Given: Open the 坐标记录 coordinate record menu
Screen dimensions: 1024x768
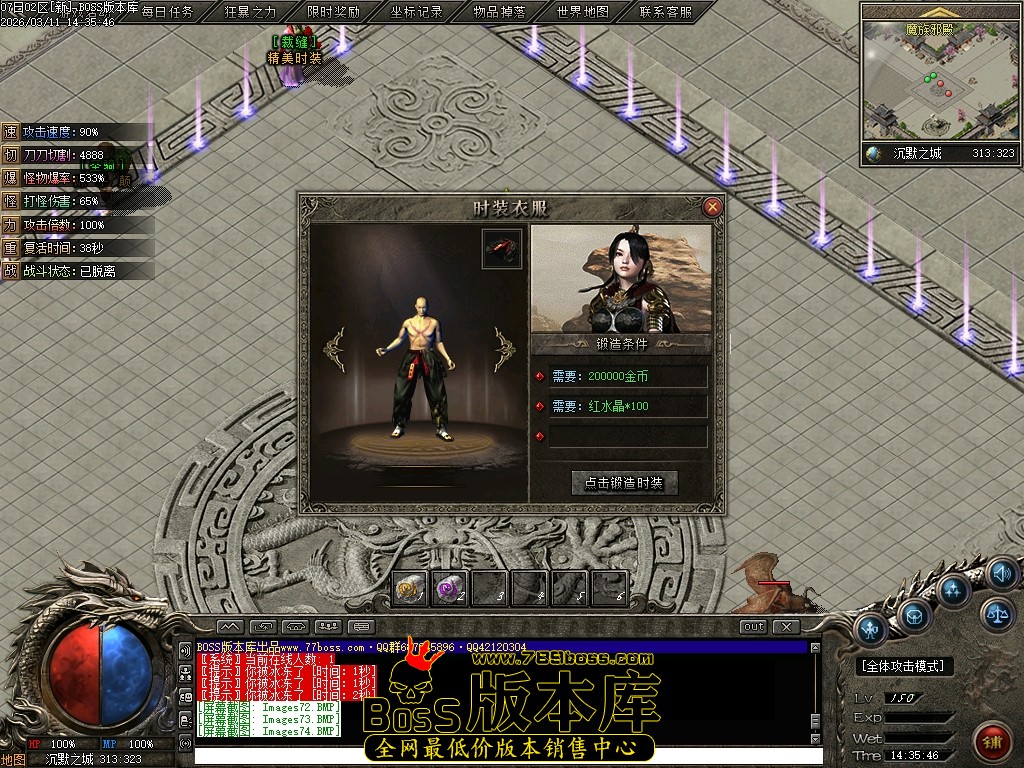Looking at the screenshot, I should (x=416, y=12).
